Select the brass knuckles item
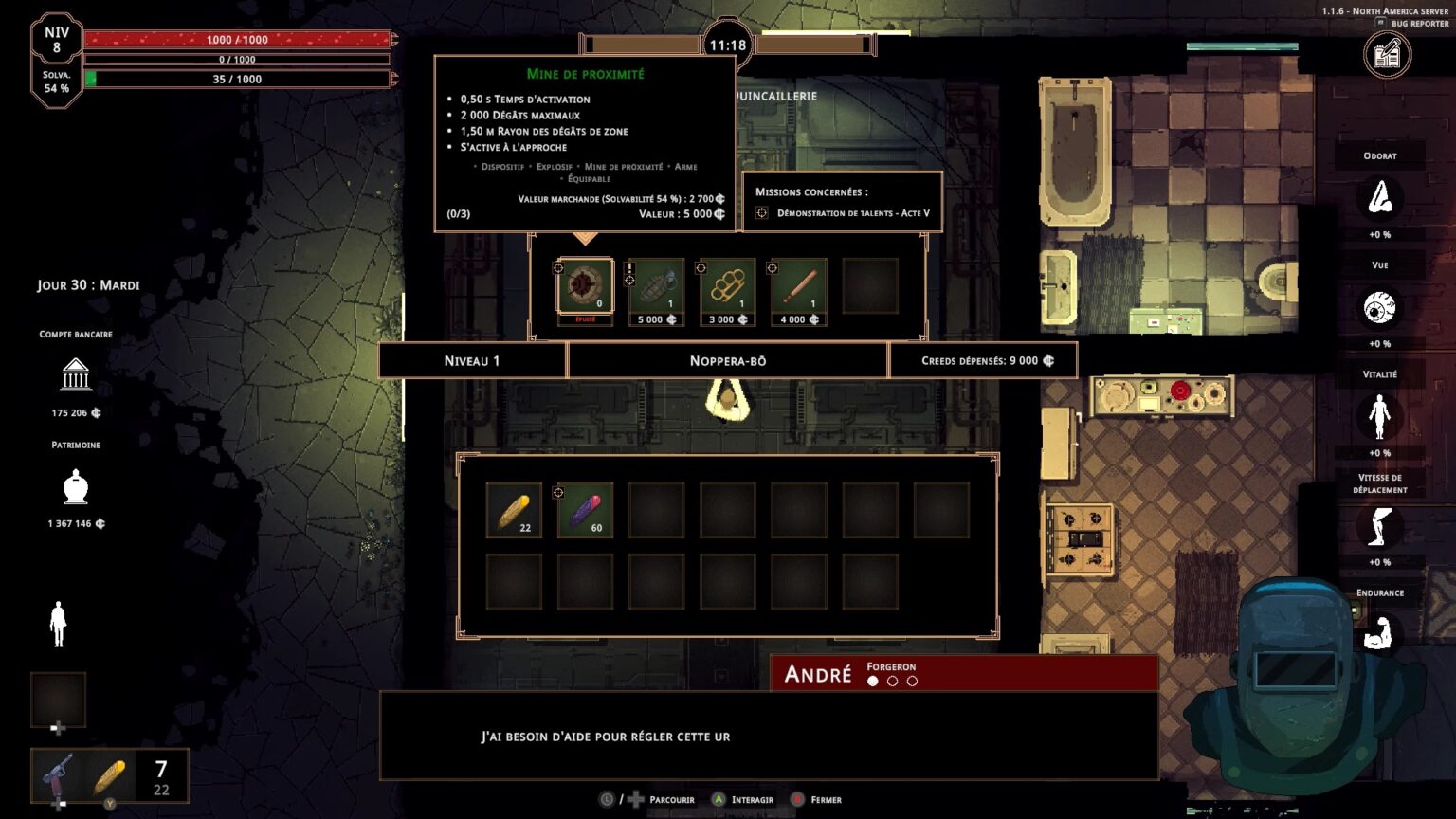1456x819 pixels. [726, 284]
